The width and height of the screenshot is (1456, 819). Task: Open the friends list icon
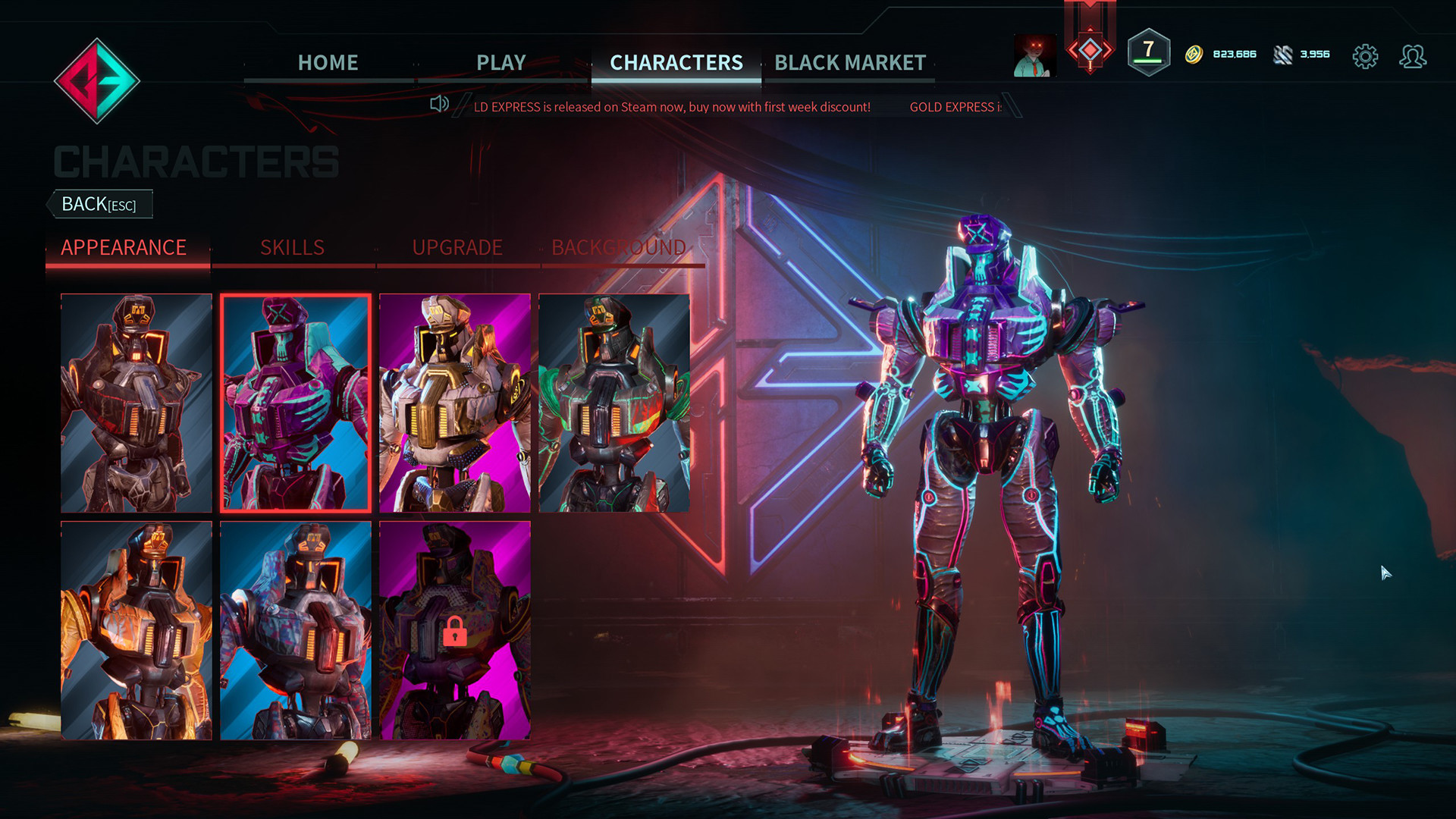(x=1412, y=56)
